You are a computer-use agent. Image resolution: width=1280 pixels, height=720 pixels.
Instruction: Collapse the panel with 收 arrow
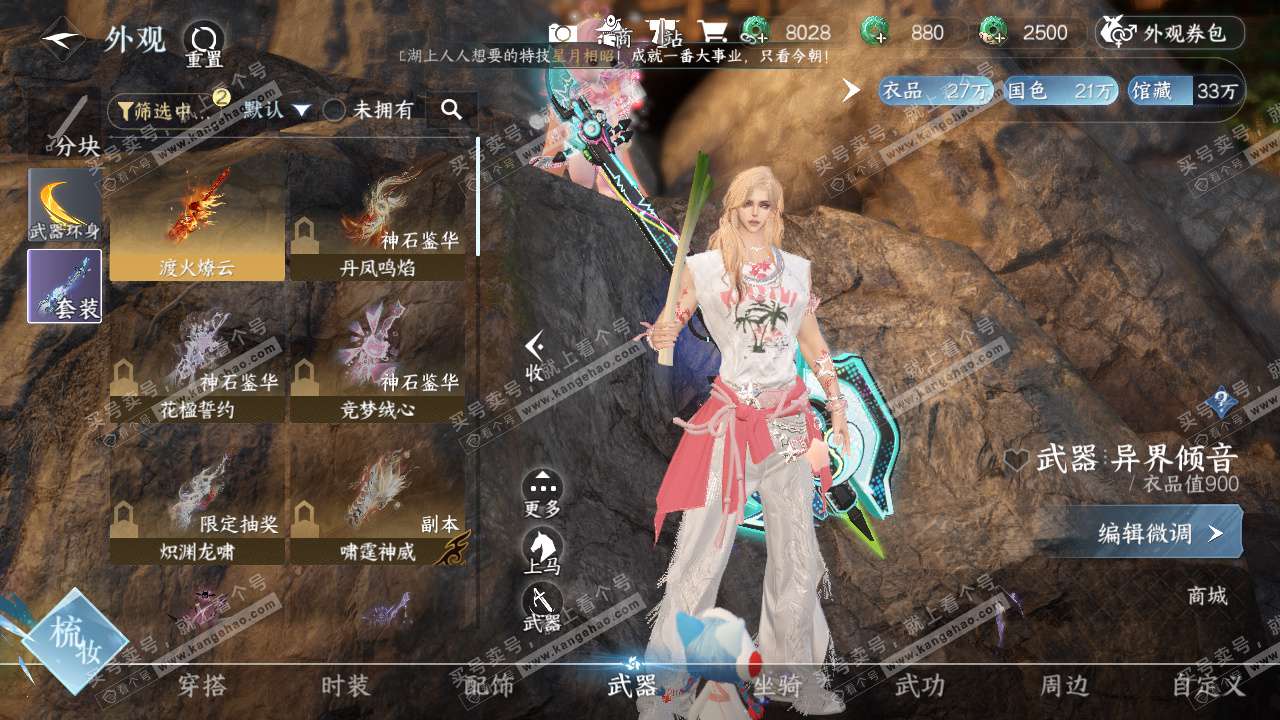point(535,355)
